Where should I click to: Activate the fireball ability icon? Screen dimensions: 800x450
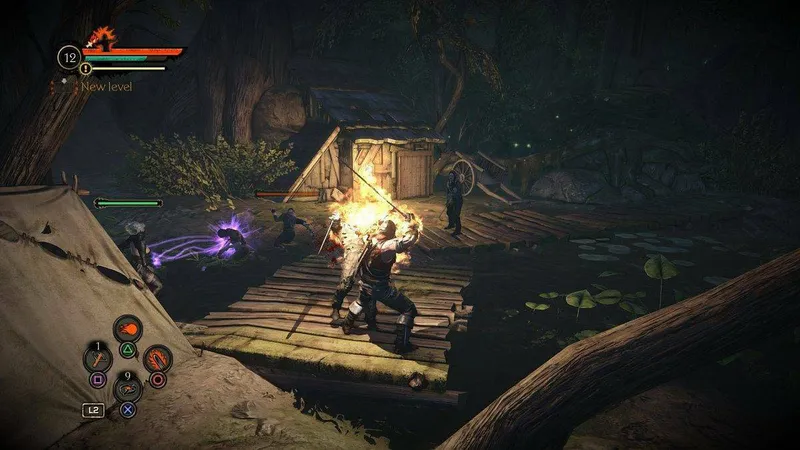pos(127,330)
